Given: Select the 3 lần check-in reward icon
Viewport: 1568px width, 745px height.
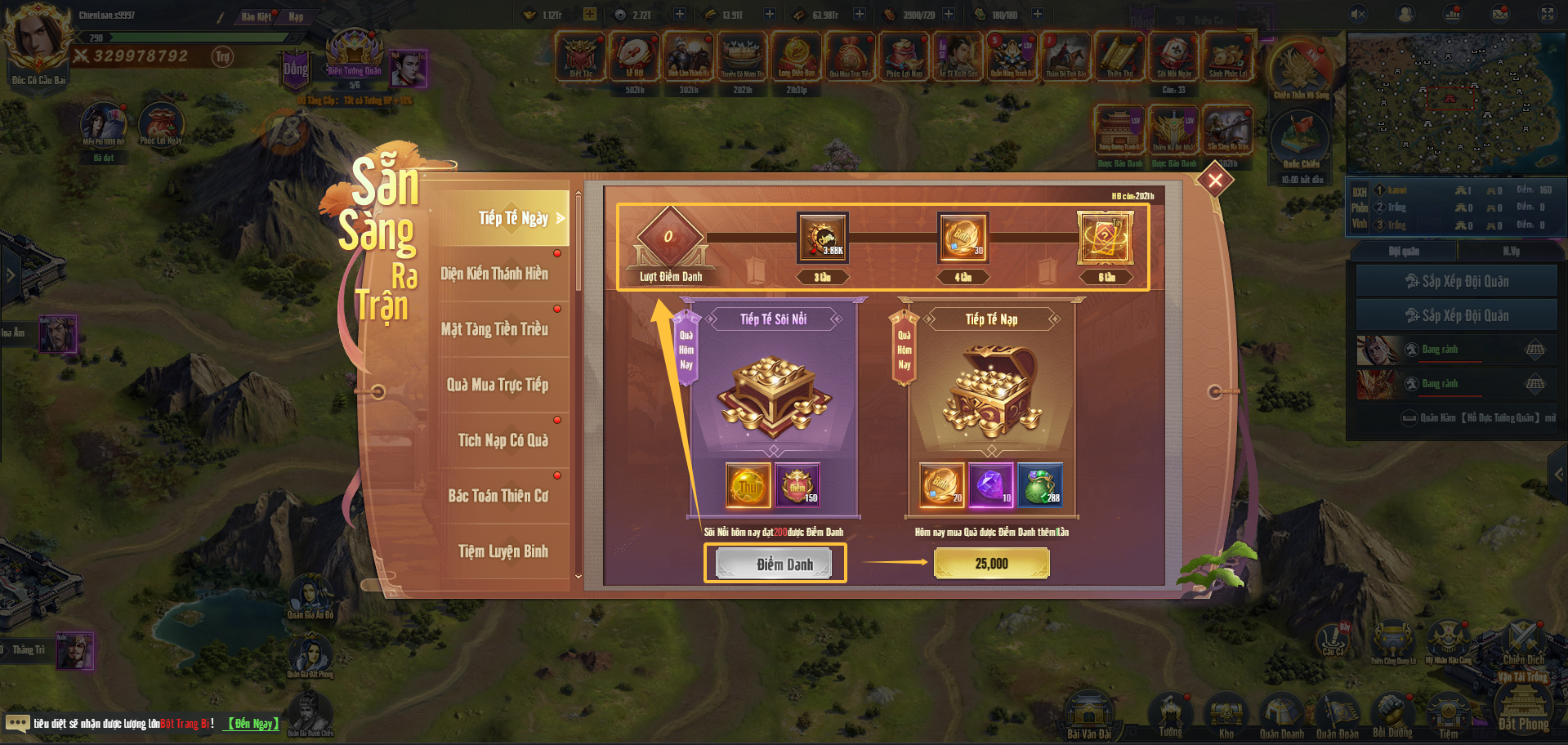Looking at the screenshot, I should click(x=822, y=238).
